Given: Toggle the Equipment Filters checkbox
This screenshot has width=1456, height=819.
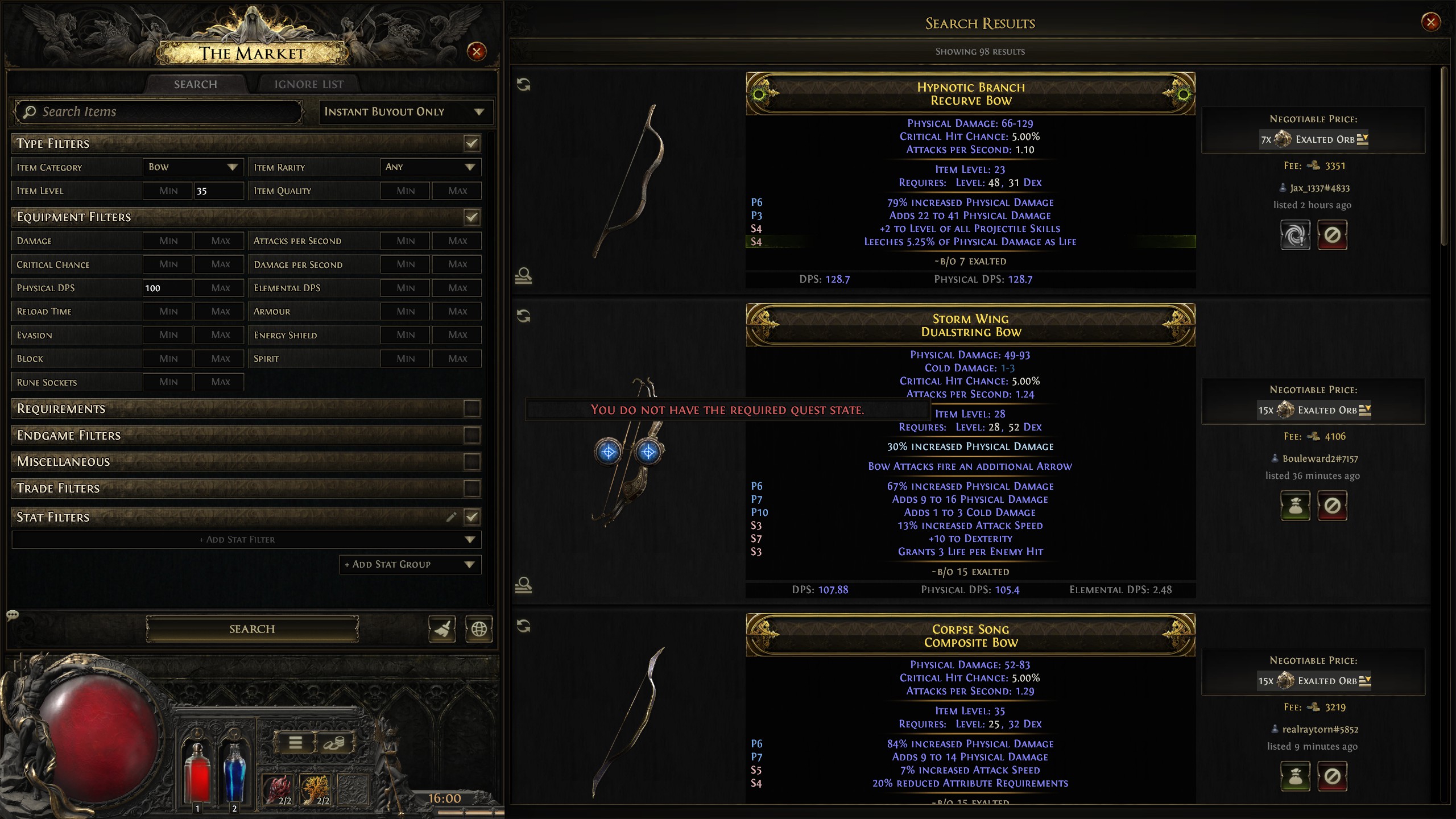Looking at the screenshot, I should pyautogui.click(x=471, y=217).
